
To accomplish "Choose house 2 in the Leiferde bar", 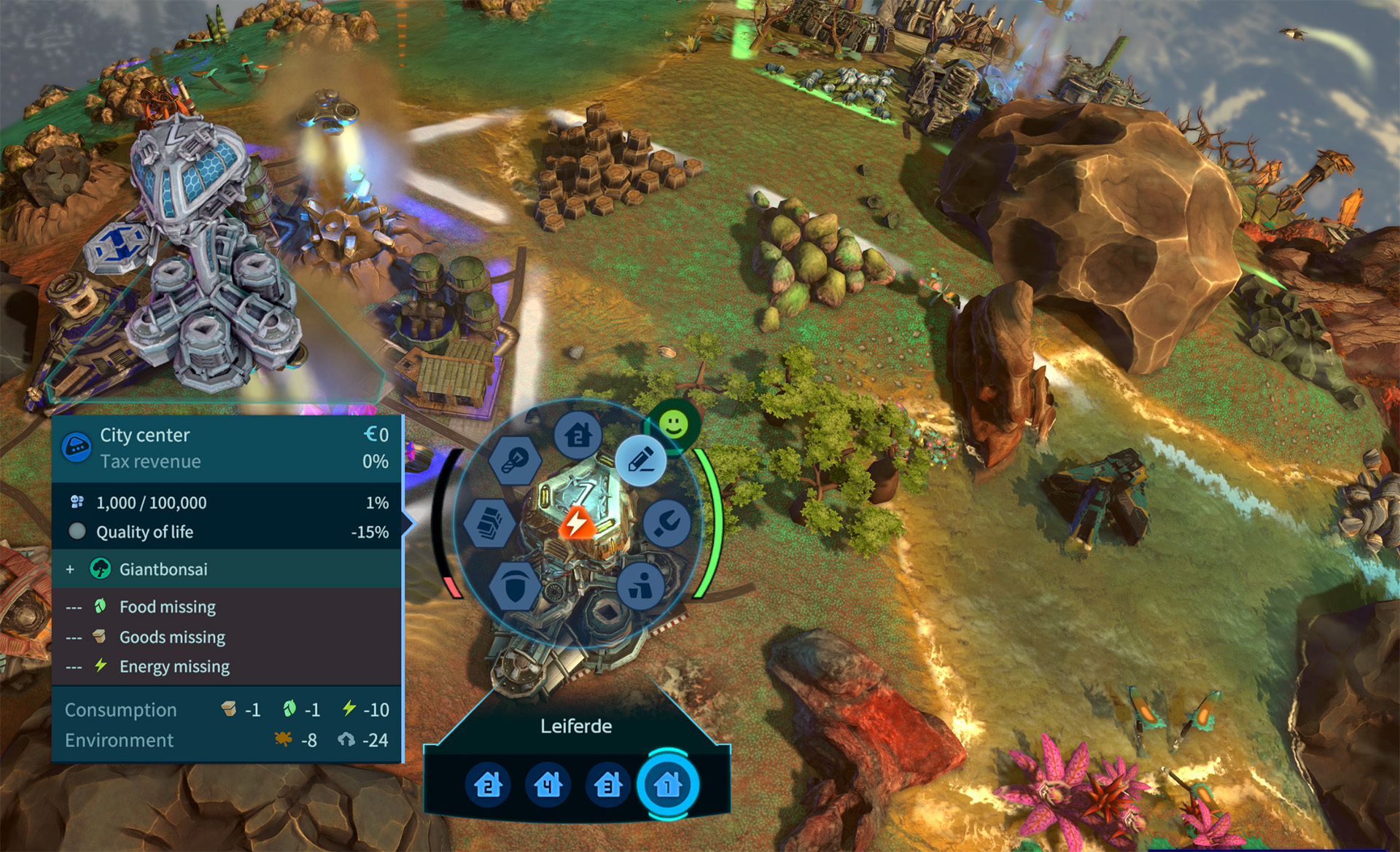I will pos(488,785).
